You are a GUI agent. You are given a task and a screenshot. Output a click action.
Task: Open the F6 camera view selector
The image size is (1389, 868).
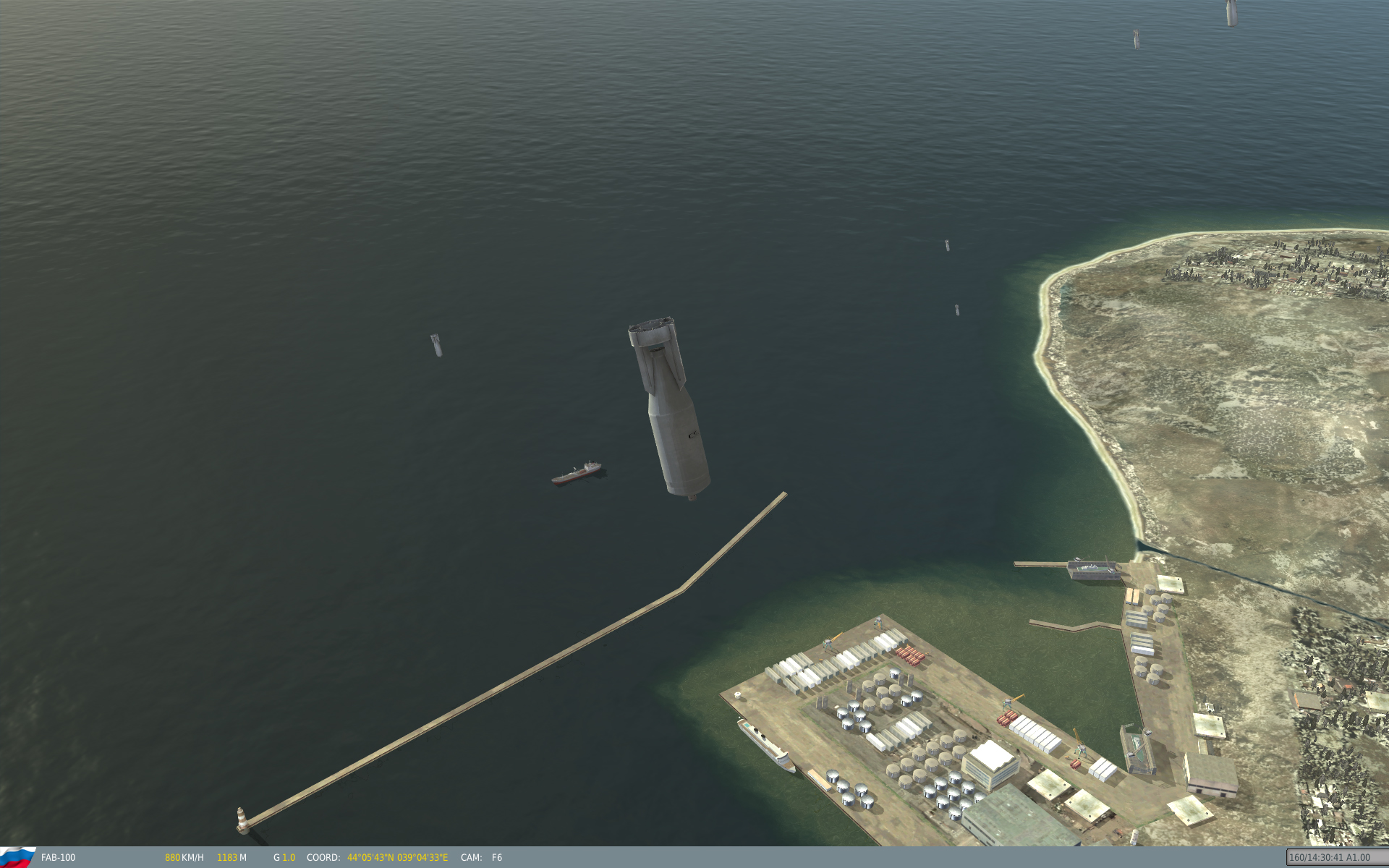[496, 857]
